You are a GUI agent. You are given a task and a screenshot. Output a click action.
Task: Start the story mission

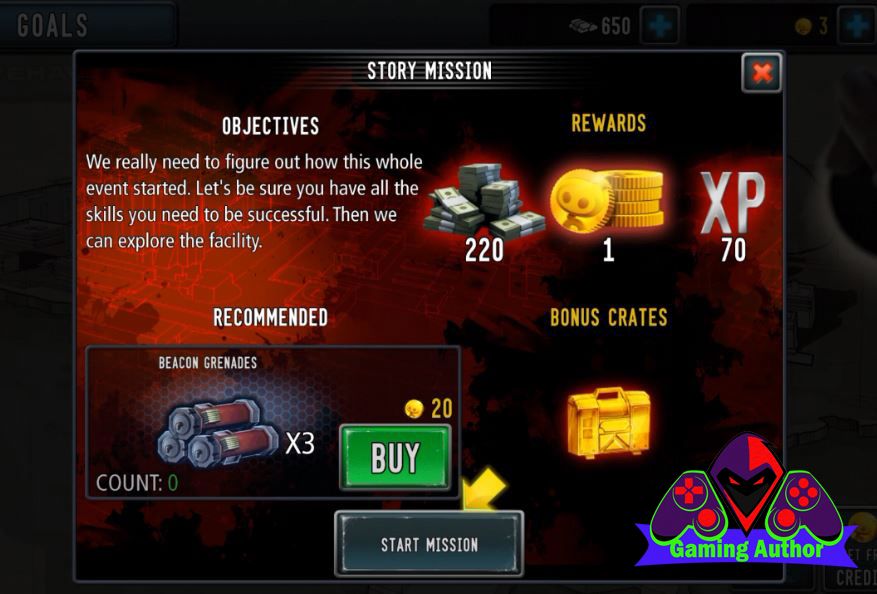point(429,544)
